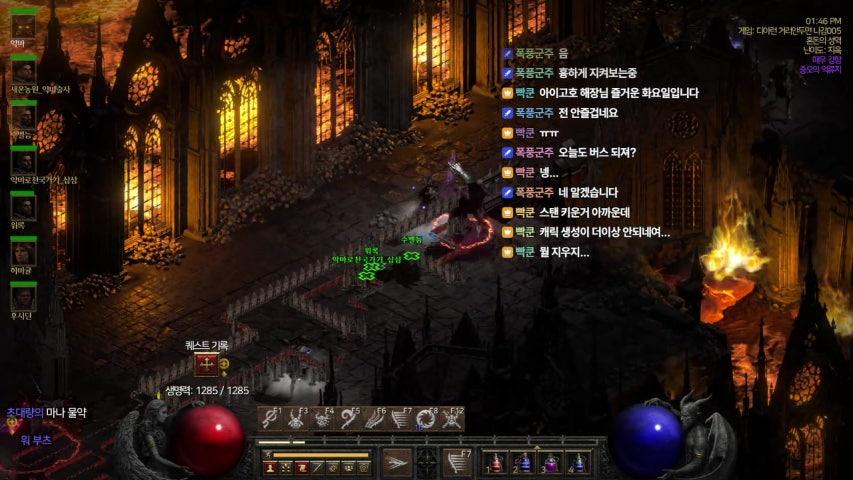The image size is (853, 480).
Task: Select party member portrait 위룩
Action: click(23, 207)
